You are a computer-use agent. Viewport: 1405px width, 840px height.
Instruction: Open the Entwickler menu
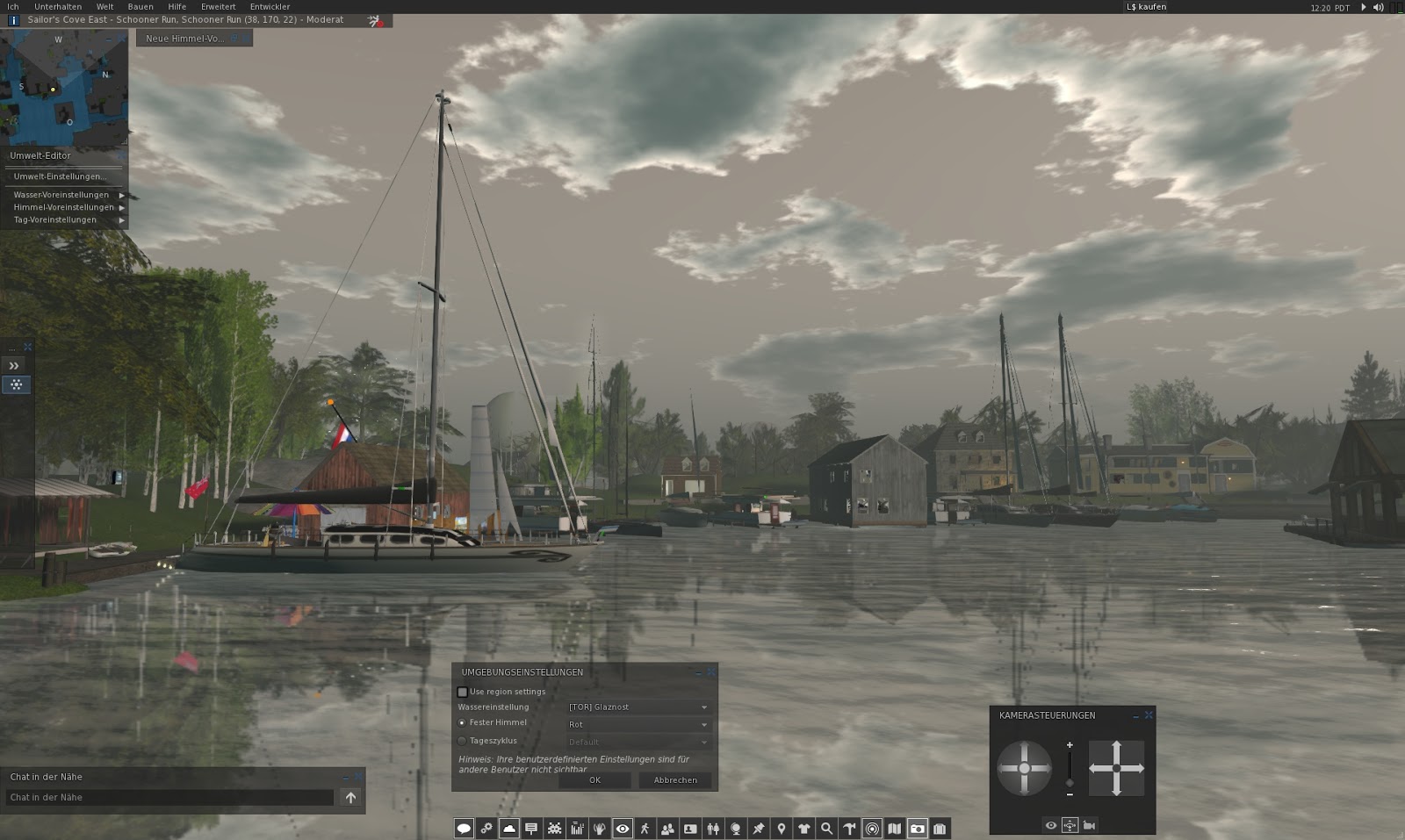(270, 6)
